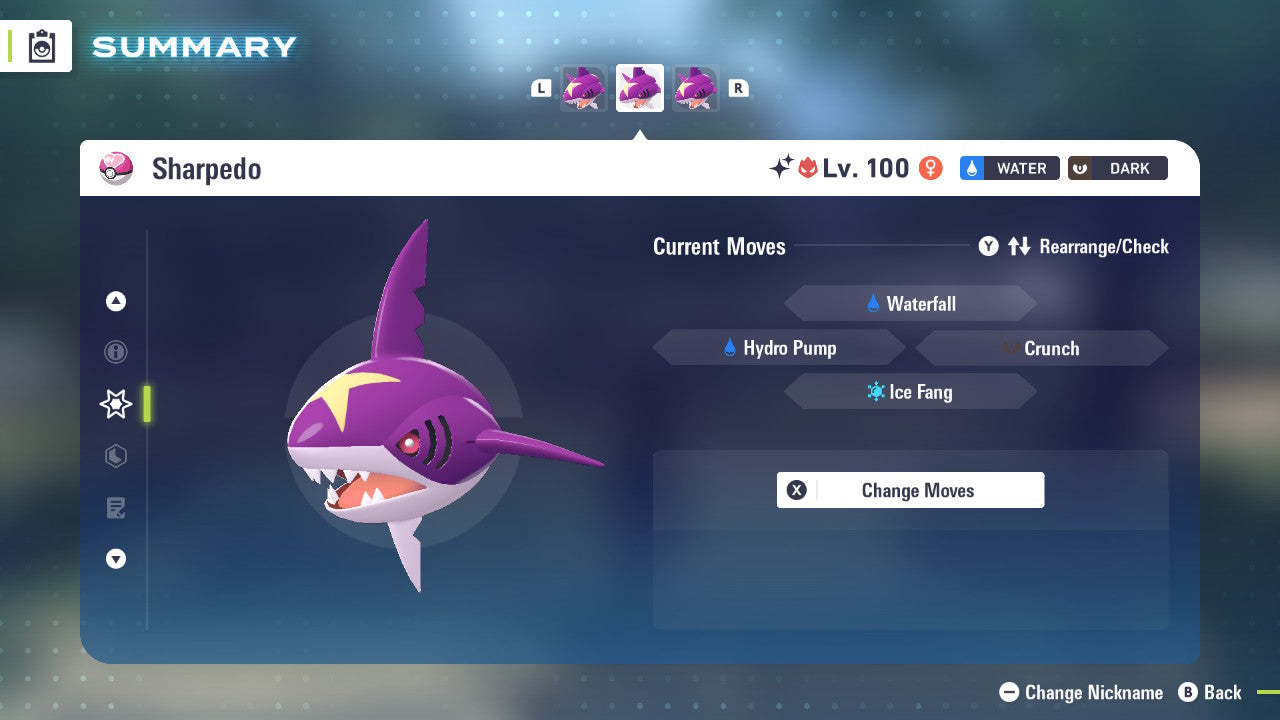The image size is (1280, 720).
Task: Click the water droplet on the WATER badge
Action: point(971,168)
